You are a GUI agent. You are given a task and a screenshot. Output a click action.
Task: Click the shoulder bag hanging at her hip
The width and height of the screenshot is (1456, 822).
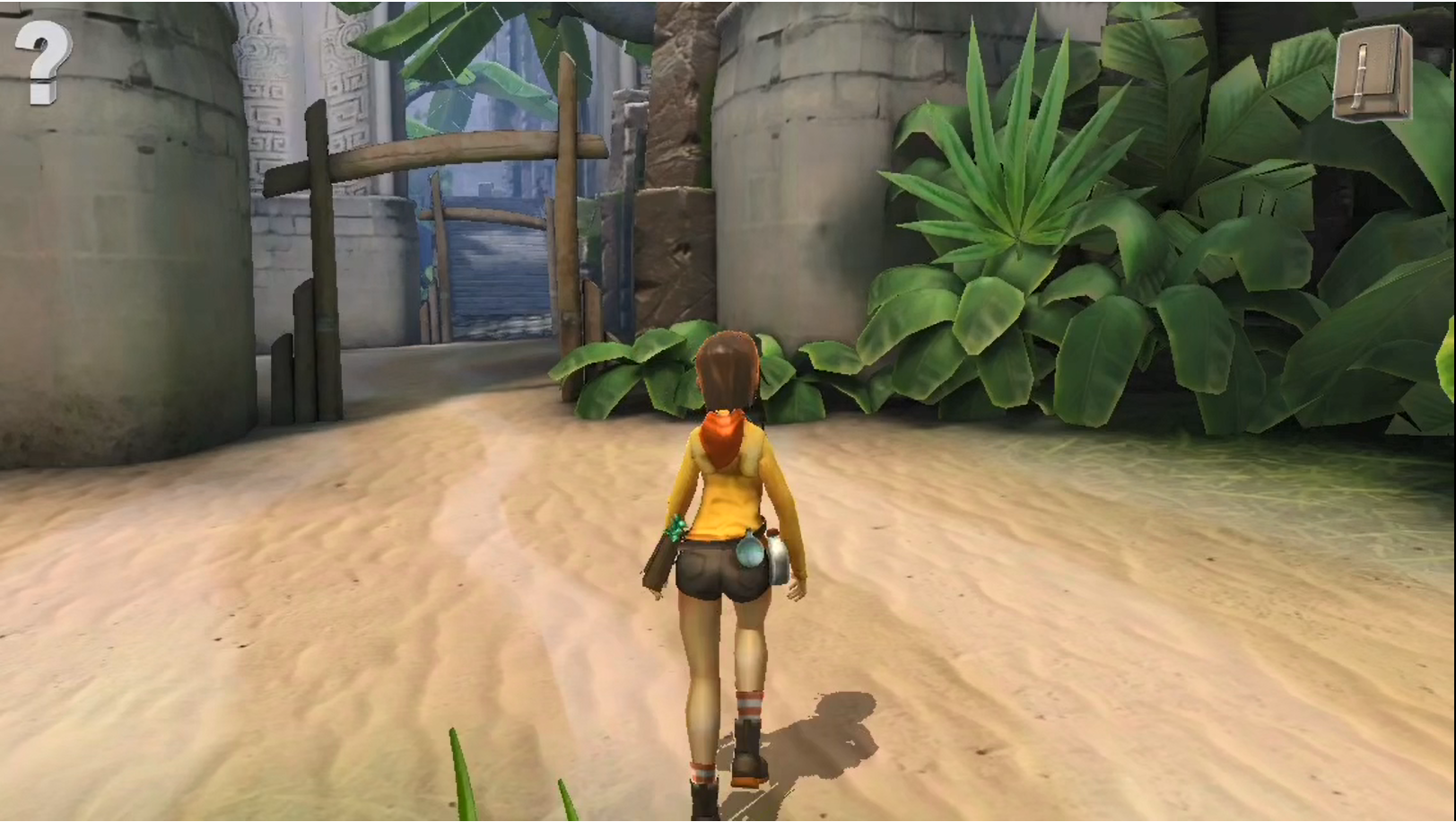(660, 562)
